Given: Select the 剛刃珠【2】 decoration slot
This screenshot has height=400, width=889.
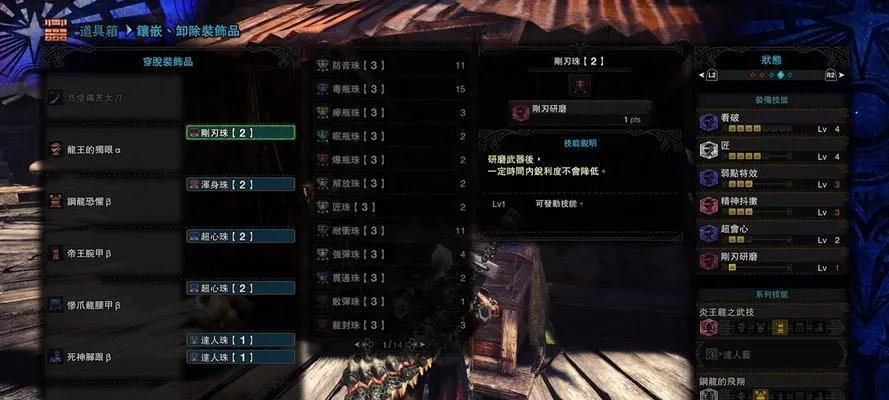Looking at the screenshot, I should [240, 132].
